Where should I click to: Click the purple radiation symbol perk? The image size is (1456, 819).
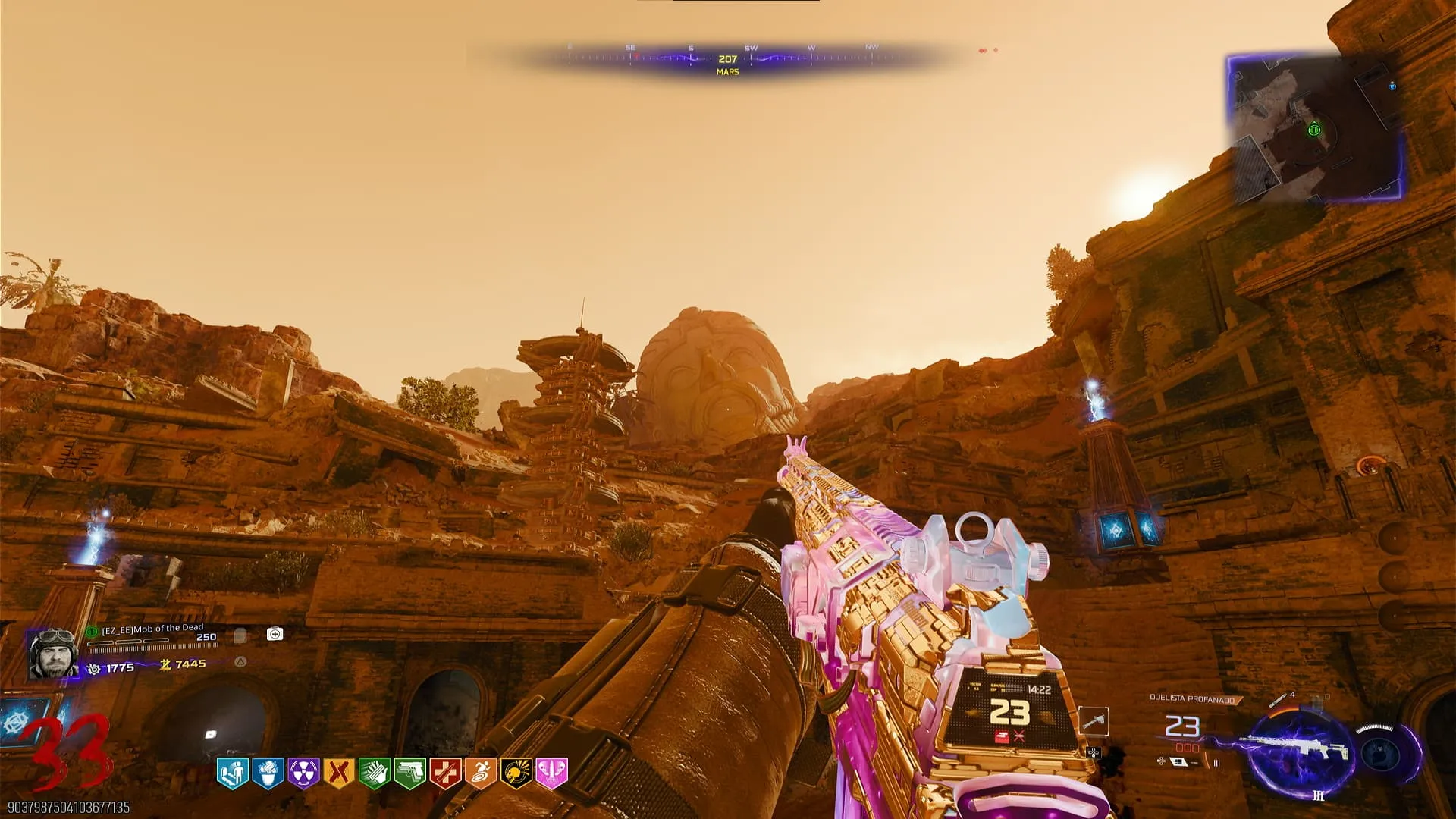coord(303,773)
